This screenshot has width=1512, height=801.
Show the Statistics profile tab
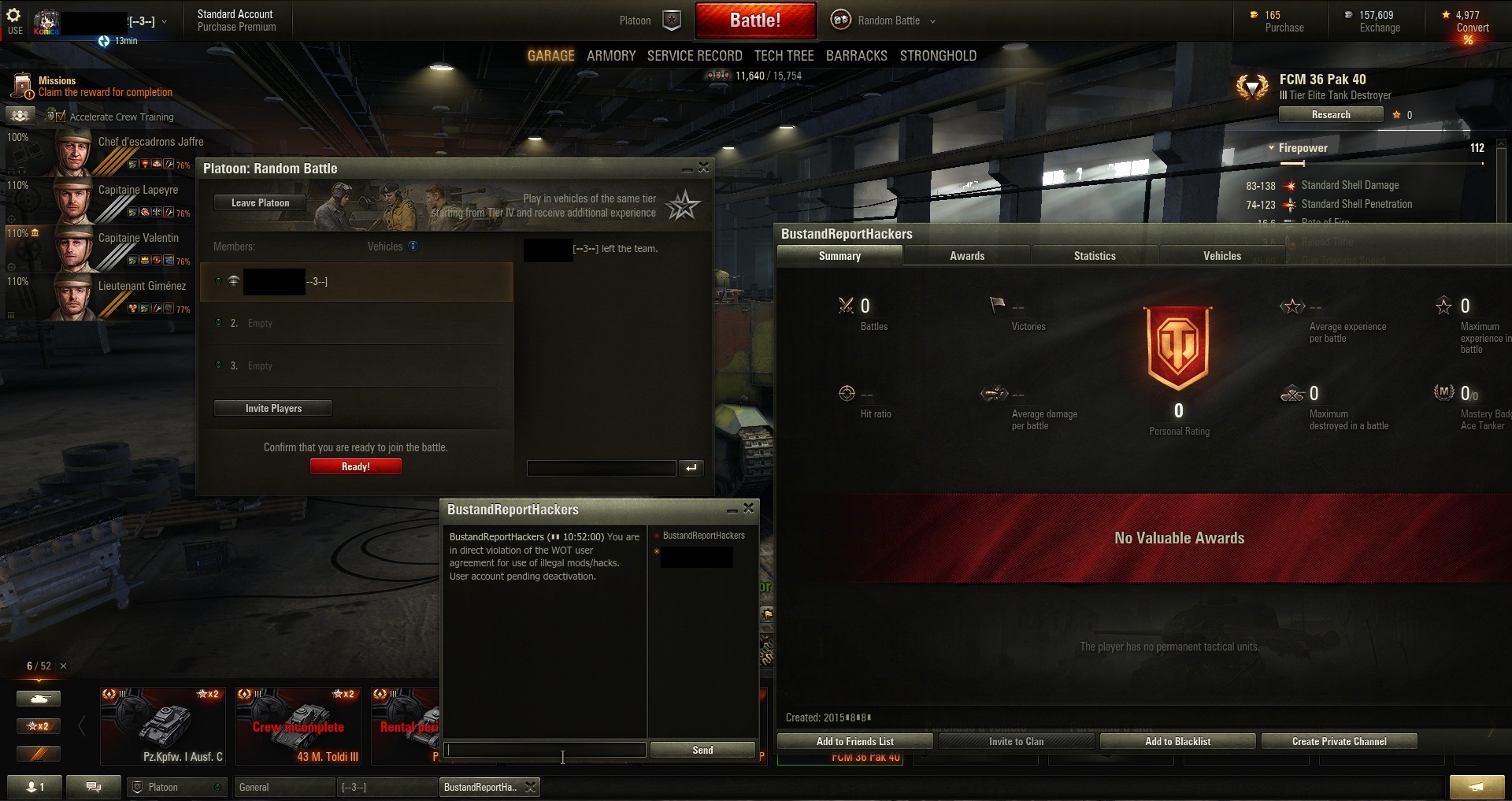(x=1095, y=256)
